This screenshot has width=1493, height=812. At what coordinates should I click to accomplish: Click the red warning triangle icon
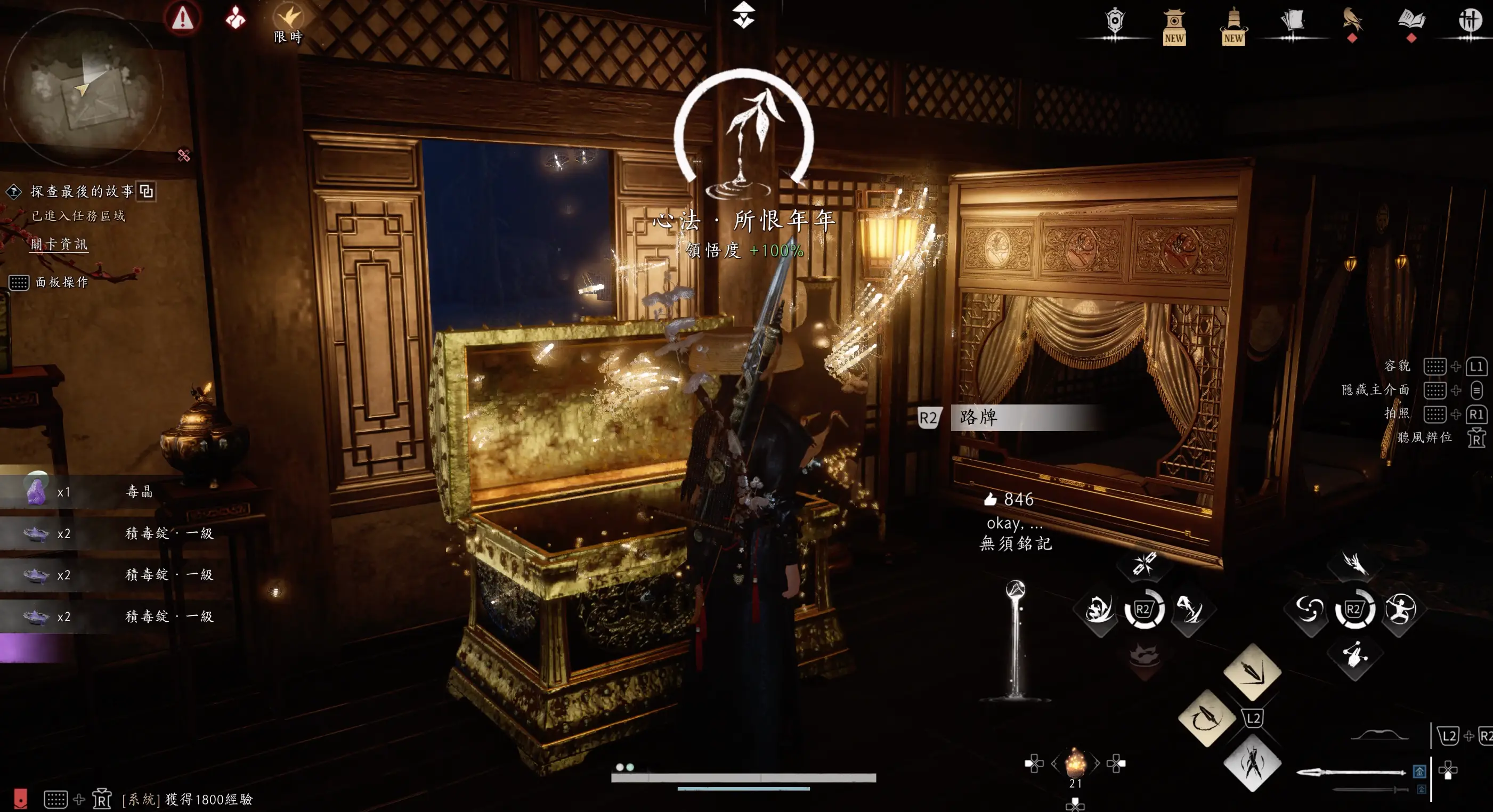tap(183, 18)
